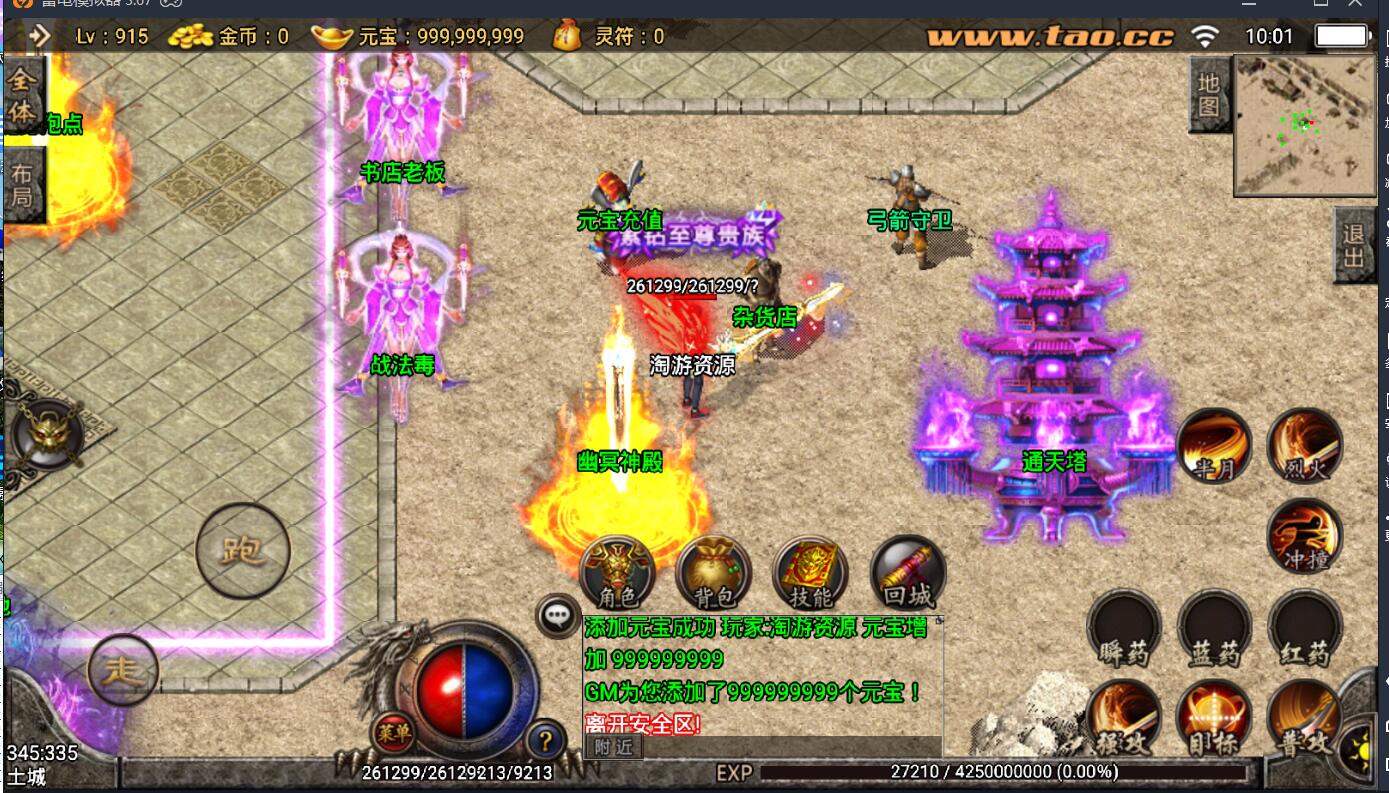The width and height of the screenshot is (1389, 793).
Task: Open the 角色 character panel
Action: 616,573
